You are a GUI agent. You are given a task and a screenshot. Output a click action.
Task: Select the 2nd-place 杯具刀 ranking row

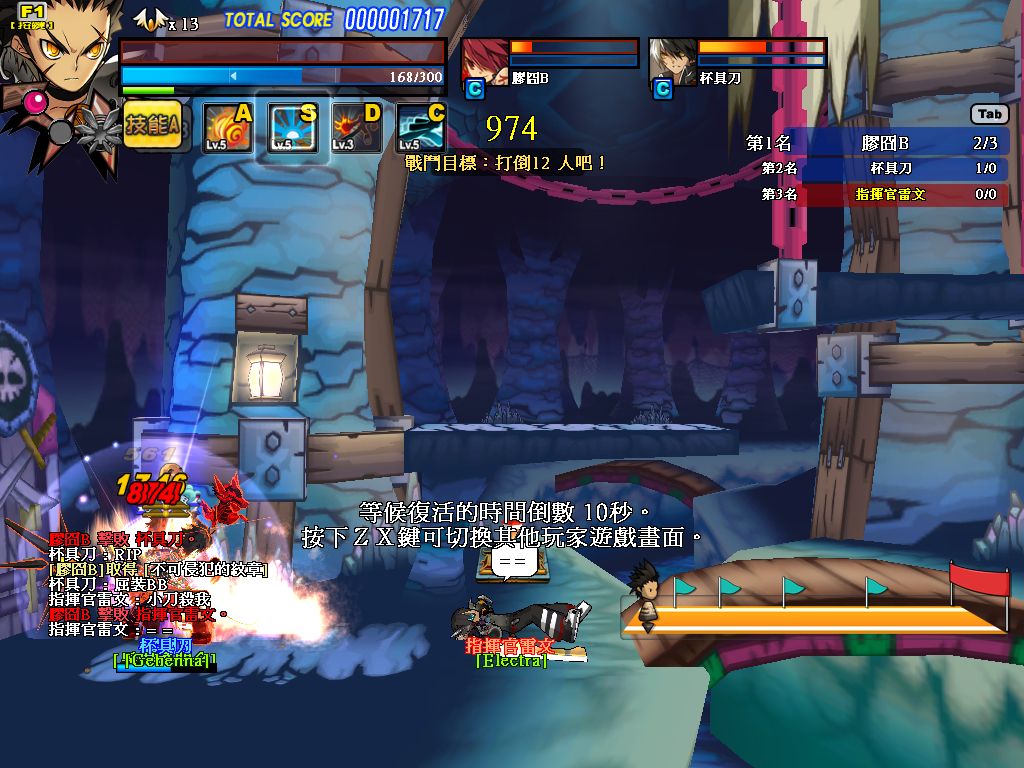876,169
